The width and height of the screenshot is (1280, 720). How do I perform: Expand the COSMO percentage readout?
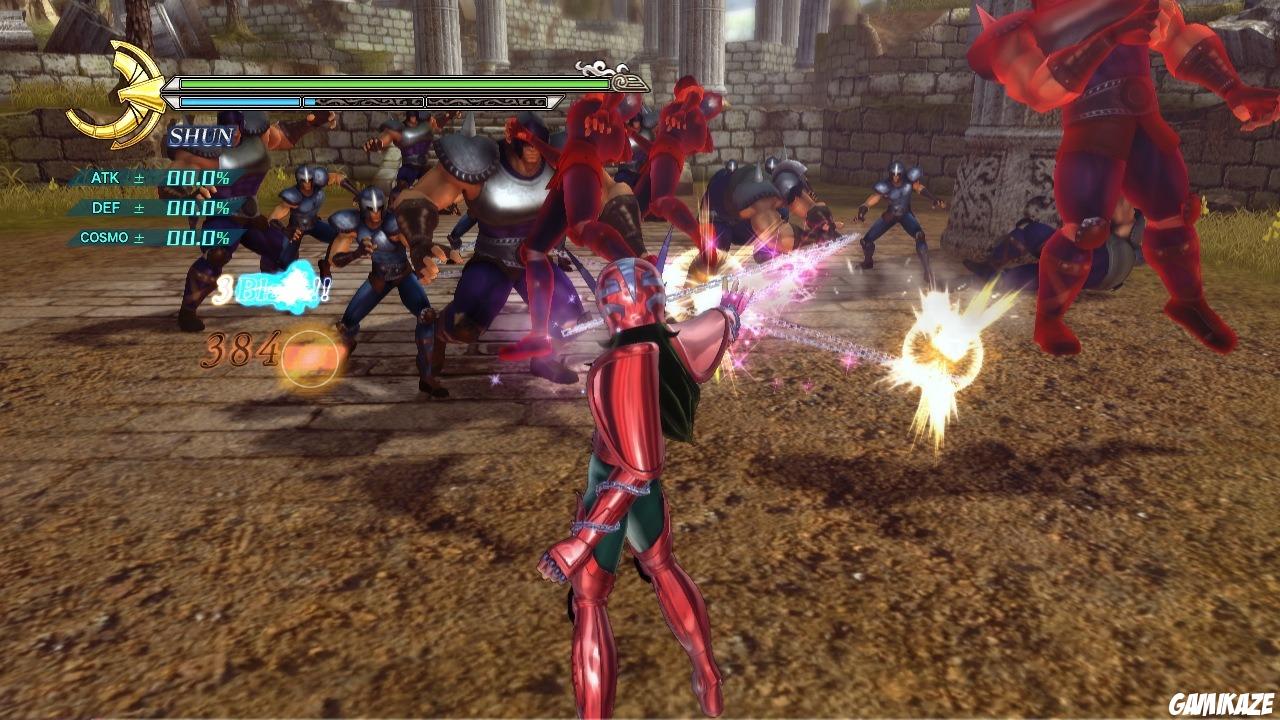(200, 236)
